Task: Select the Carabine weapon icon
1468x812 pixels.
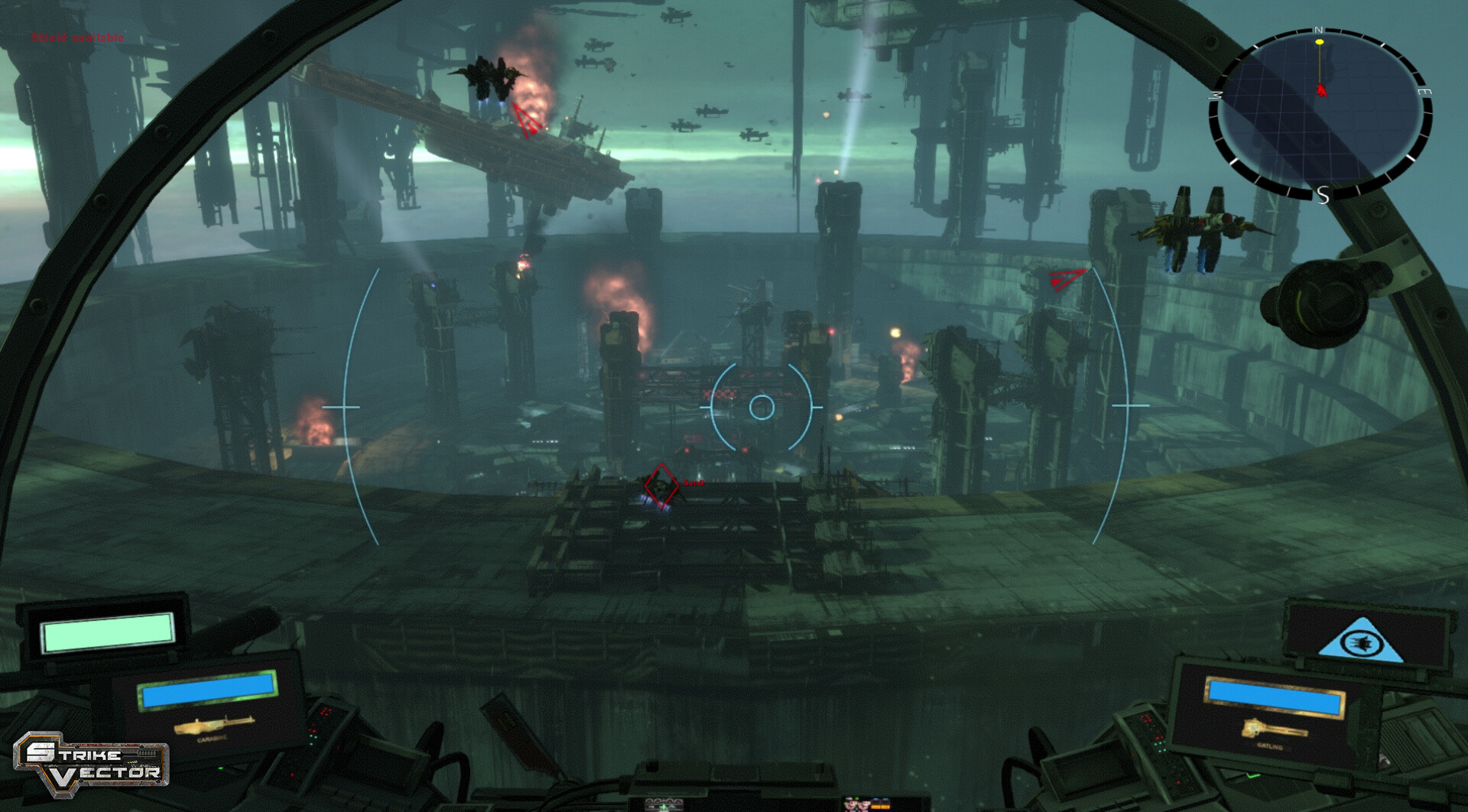Action: [213, 724]
